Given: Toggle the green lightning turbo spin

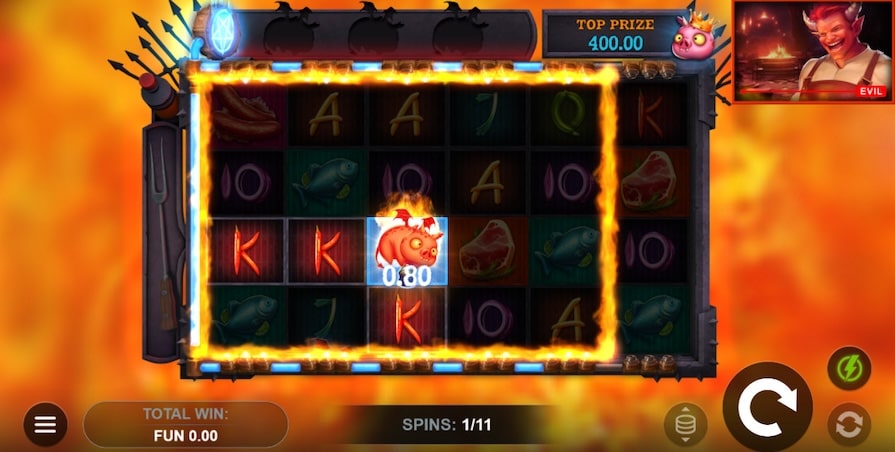Looking at the screenshot, I should [x=848, y=367].
